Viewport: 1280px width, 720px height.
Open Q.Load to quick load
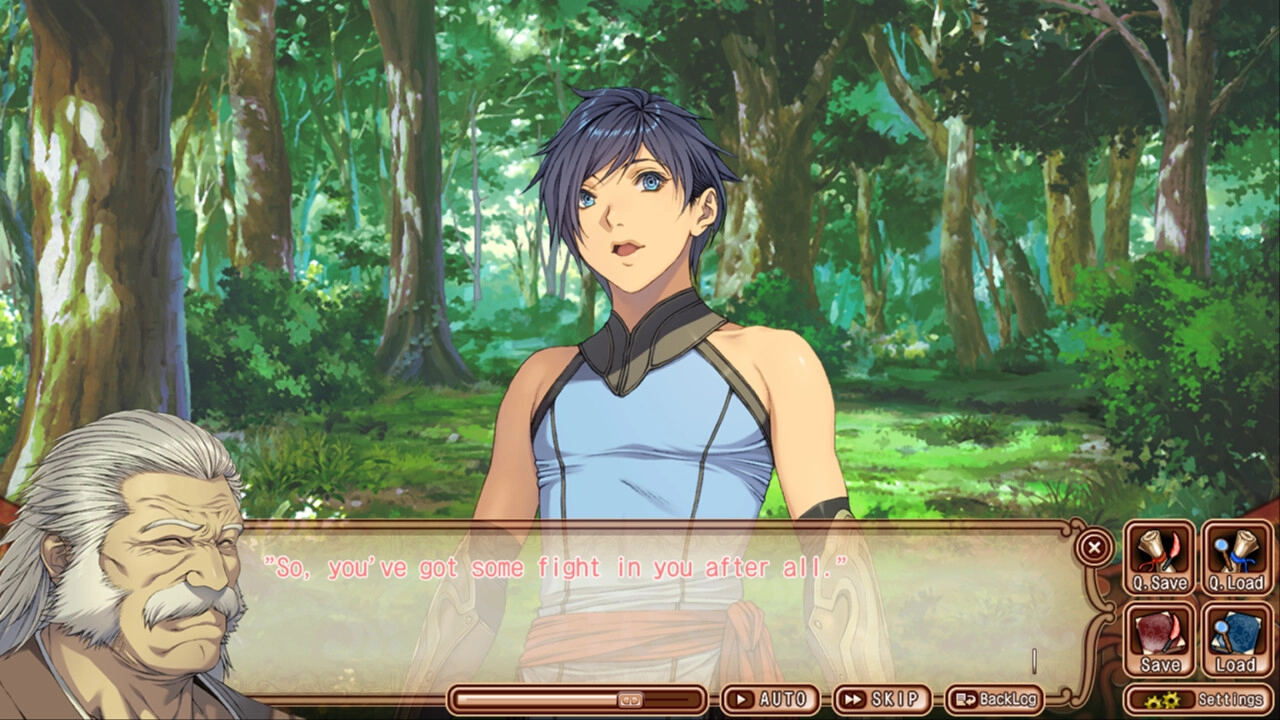pyautogui.click(x=1235, y=559)
